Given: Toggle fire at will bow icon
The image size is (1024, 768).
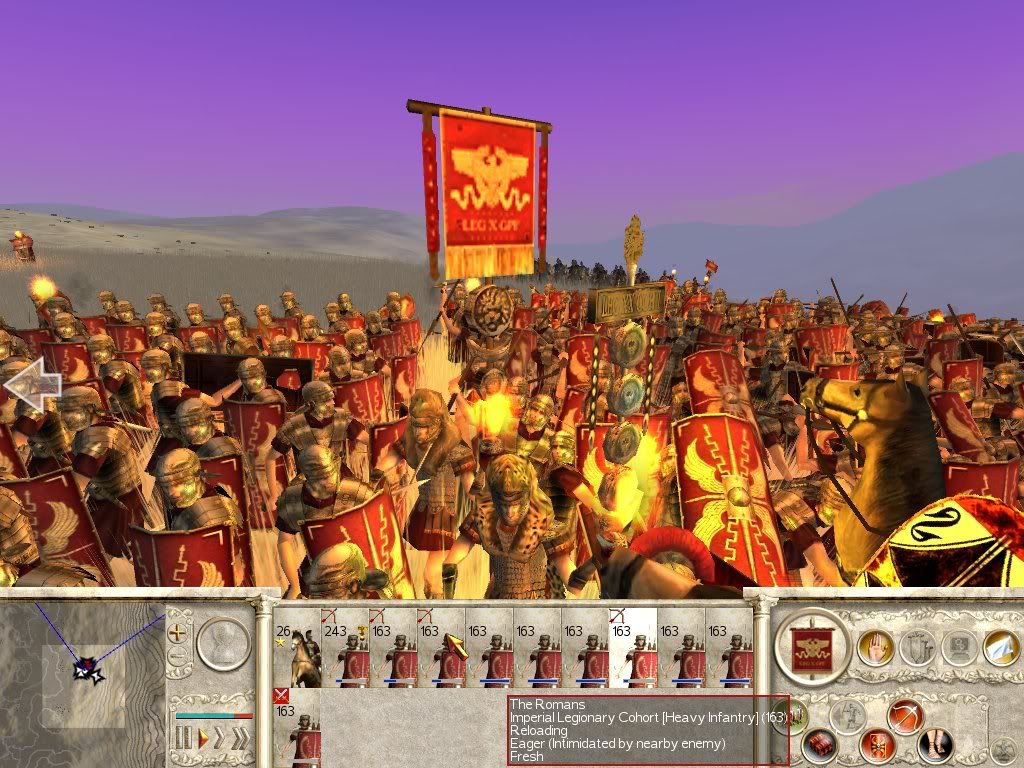Looking at the screenshot, I should pos(905,716).
